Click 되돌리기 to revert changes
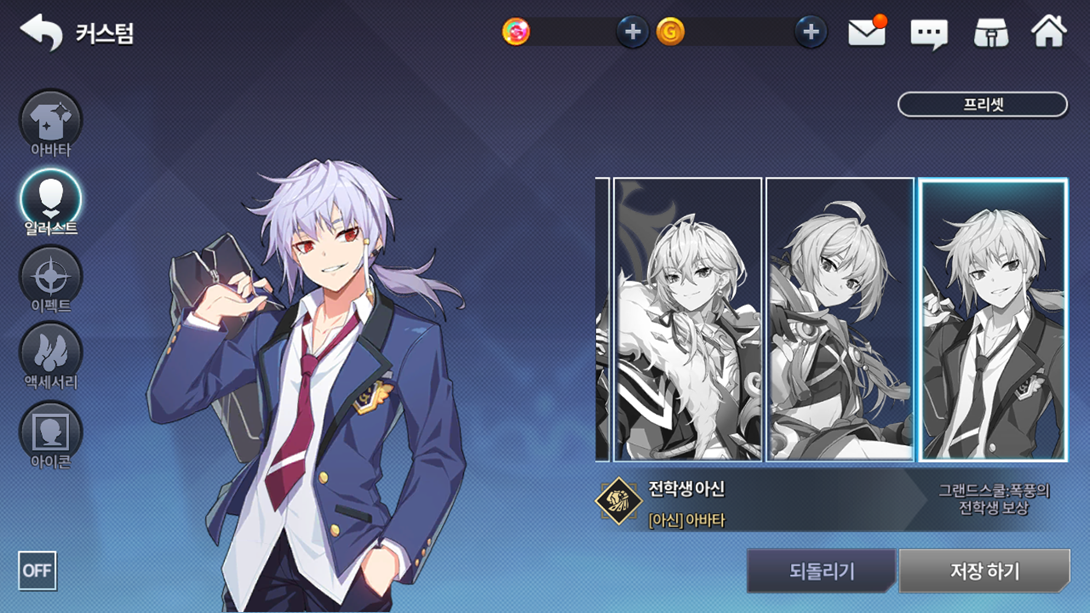 pyautogui.click(x=821, y=571)
